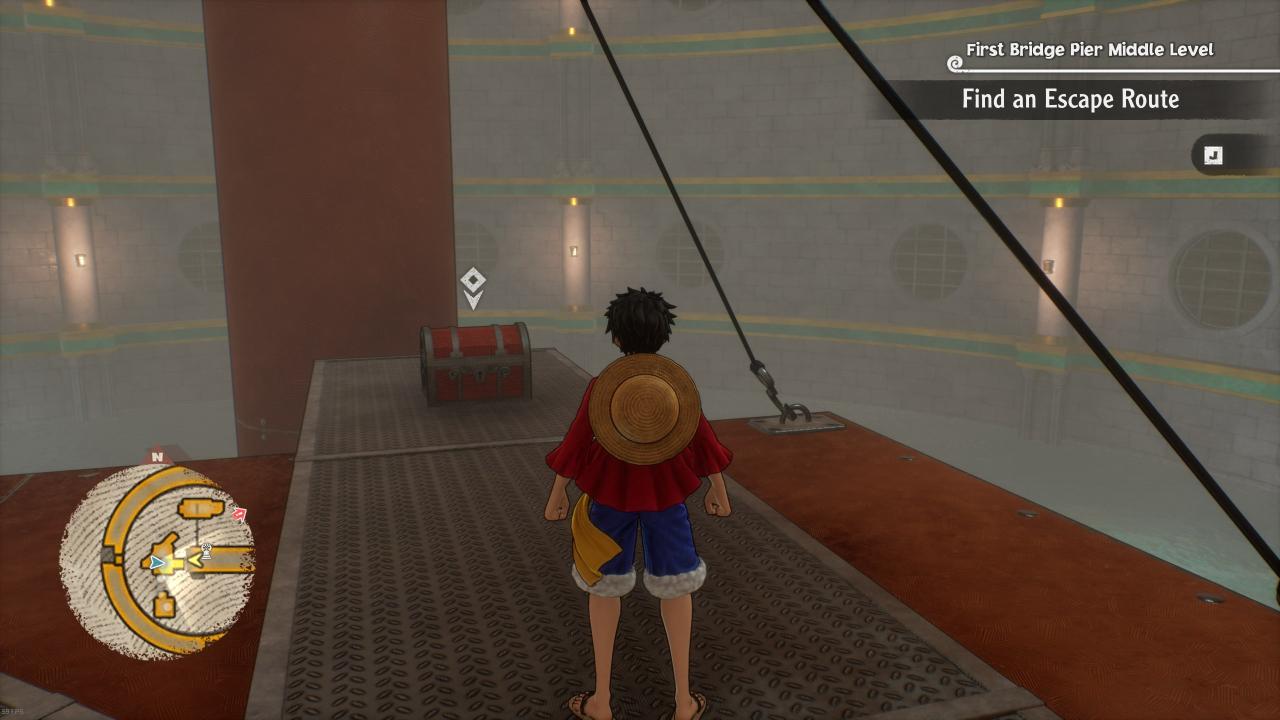Click the N compass indicator above minimap
This screenshot has height=720, width=1280.
point(157,457)
